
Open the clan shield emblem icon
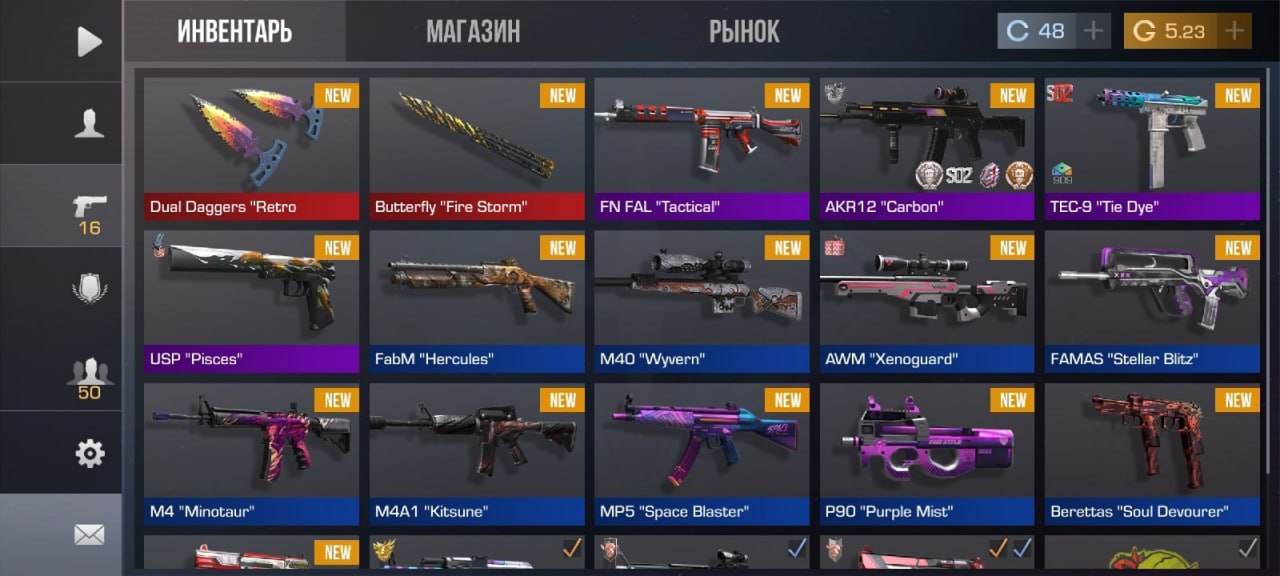coord(89,289)
